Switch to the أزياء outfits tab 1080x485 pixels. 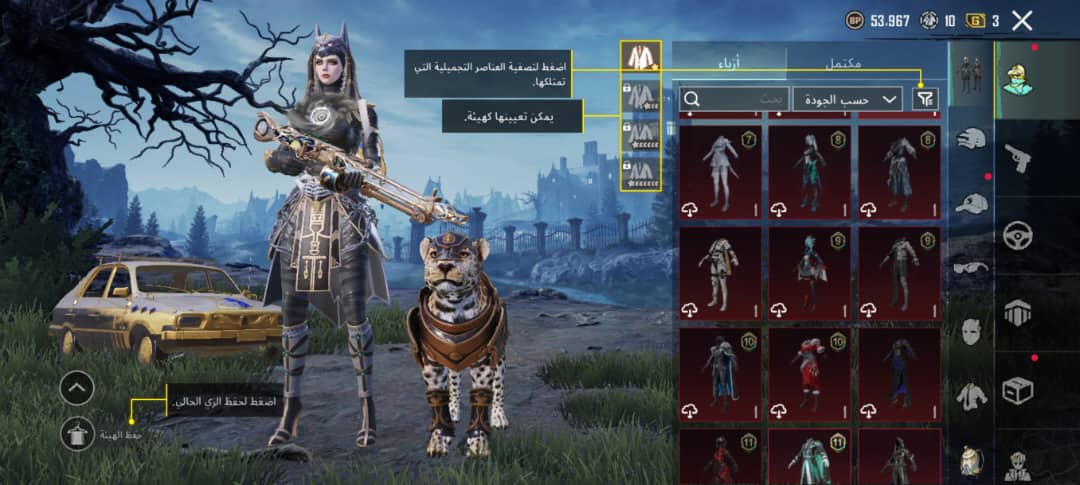point(729,62)
